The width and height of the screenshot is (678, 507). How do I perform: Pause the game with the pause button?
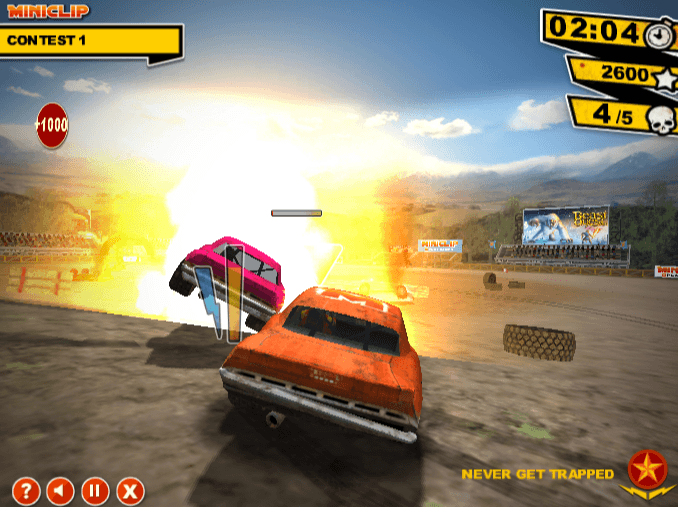95,490
